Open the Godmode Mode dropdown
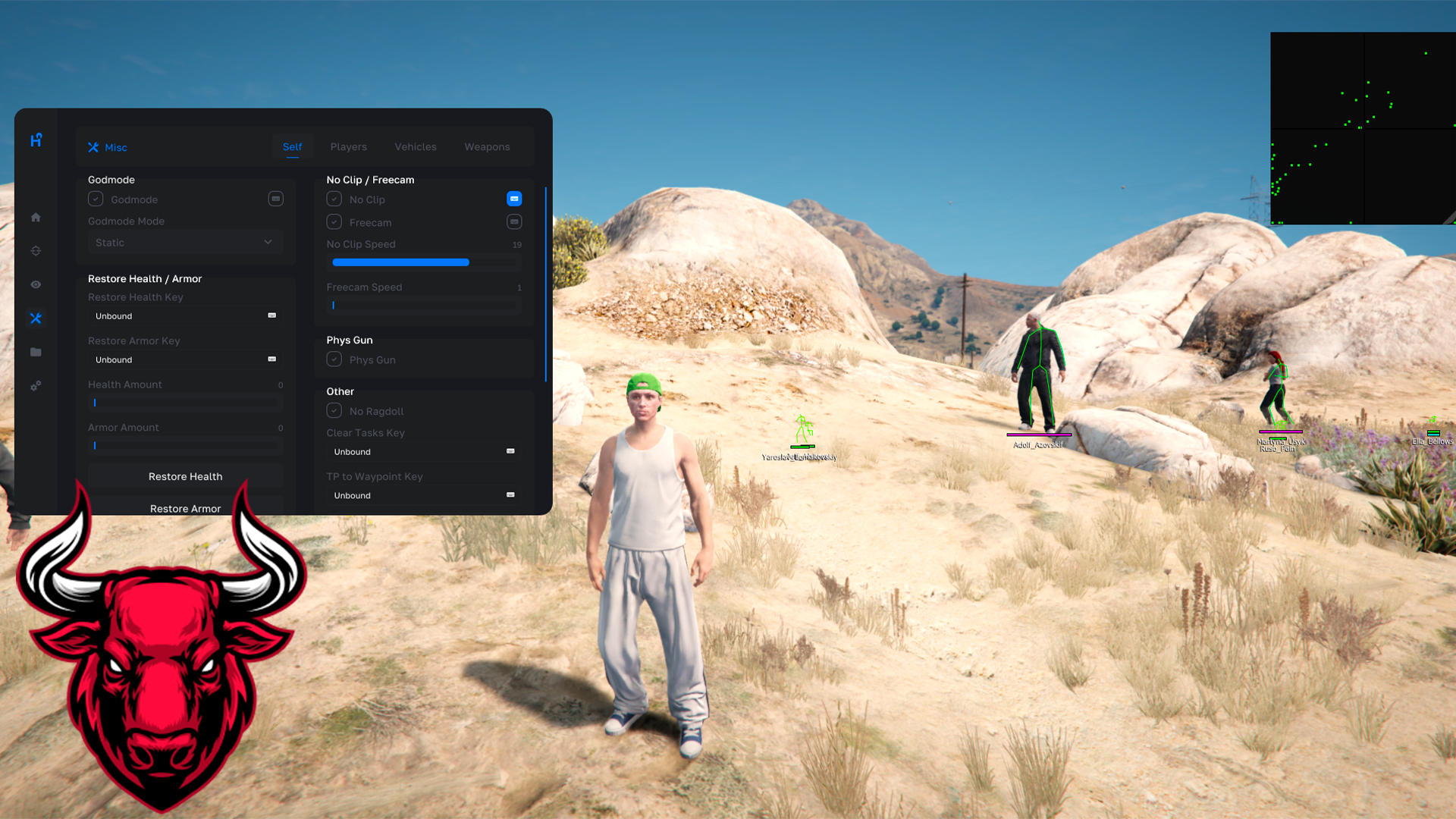Image resolution: width=1456 pixels, height=819 pixels. tap(184, 243)
